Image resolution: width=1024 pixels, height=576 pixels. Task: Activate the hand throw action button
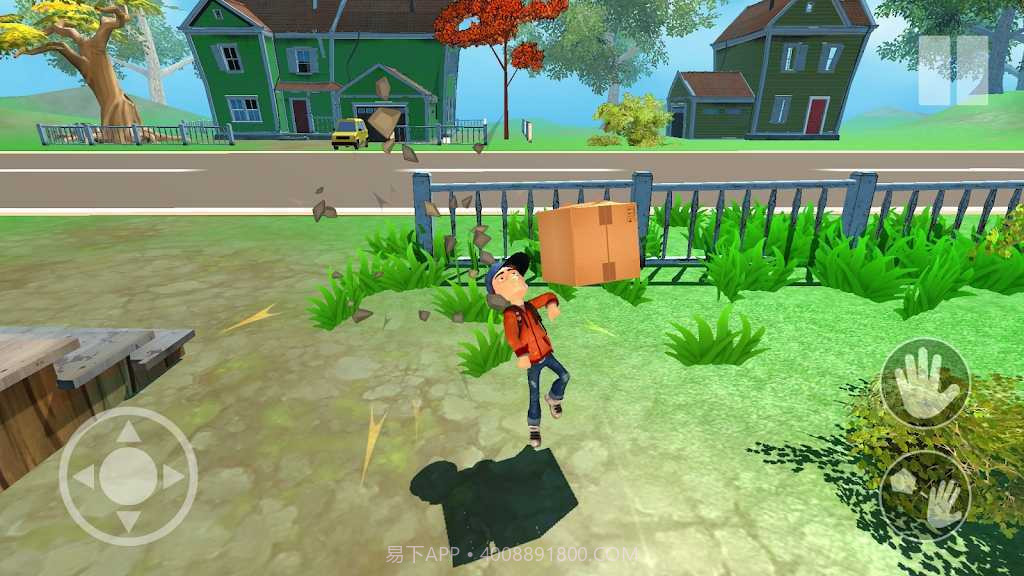pyautogui.click(x=925, y=497)
